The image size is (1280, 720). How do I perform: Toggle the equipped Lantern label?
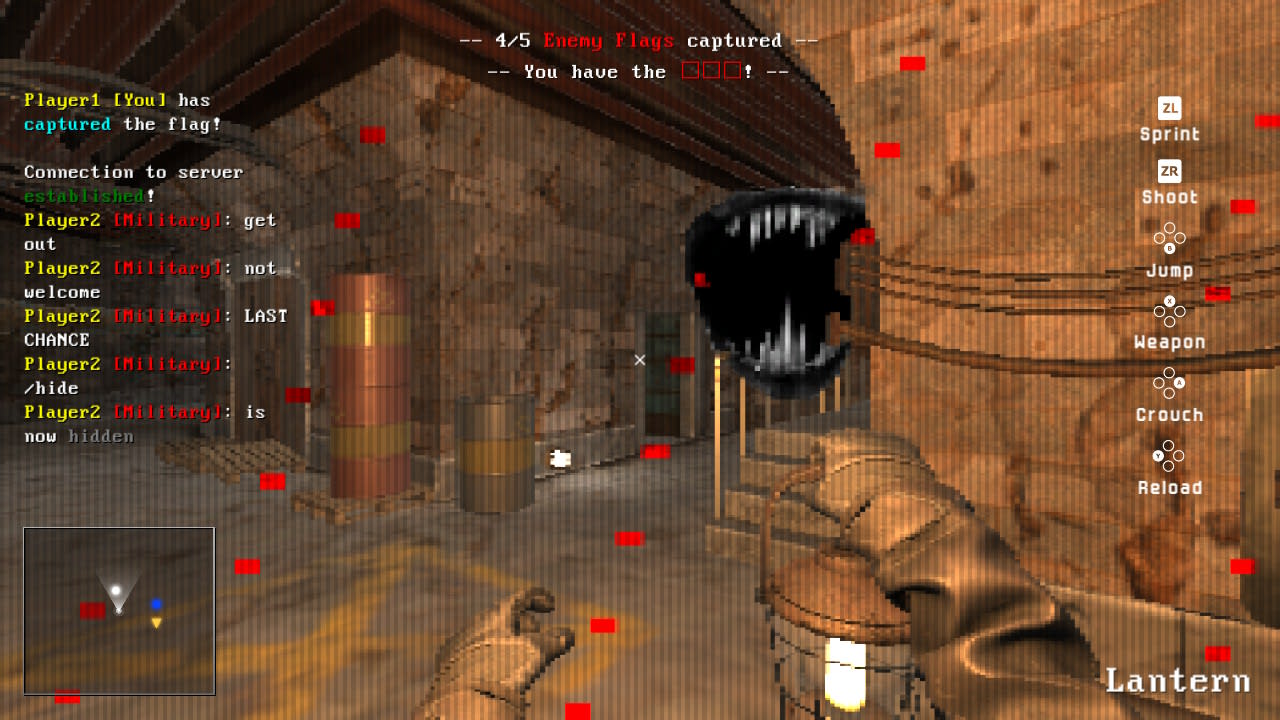click(x=1178, y=680)
